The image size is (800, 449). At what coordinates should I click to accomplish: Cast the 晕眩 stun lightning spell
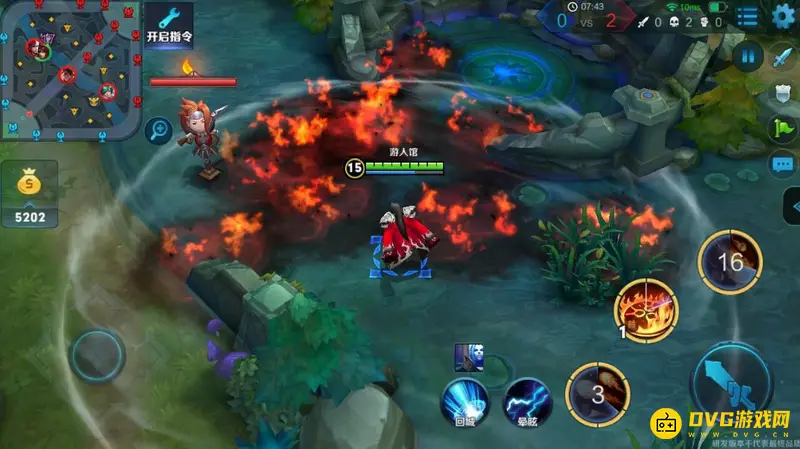point(527,402)
